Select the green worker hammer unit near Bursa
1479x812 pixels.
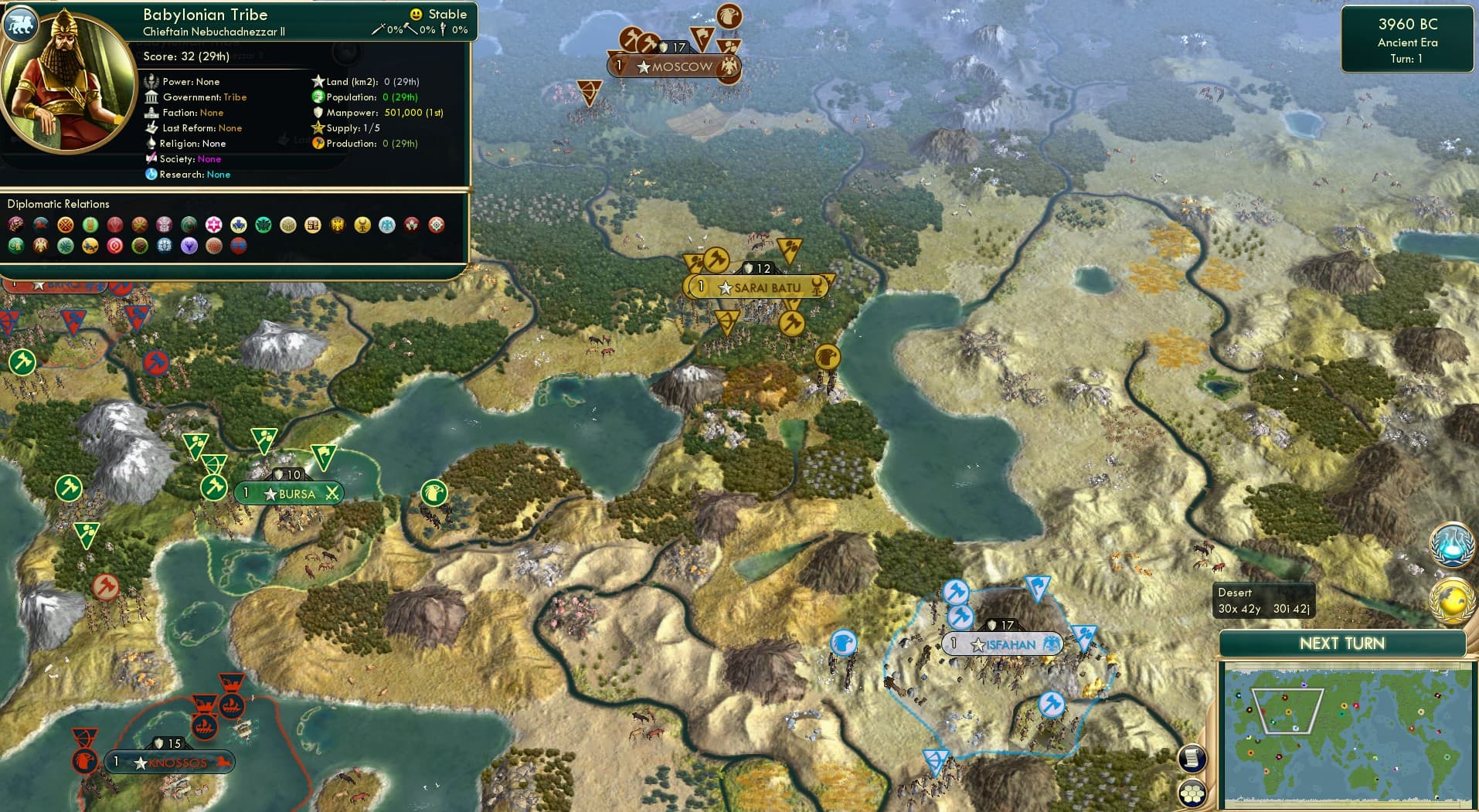click(x=213, y=487)
